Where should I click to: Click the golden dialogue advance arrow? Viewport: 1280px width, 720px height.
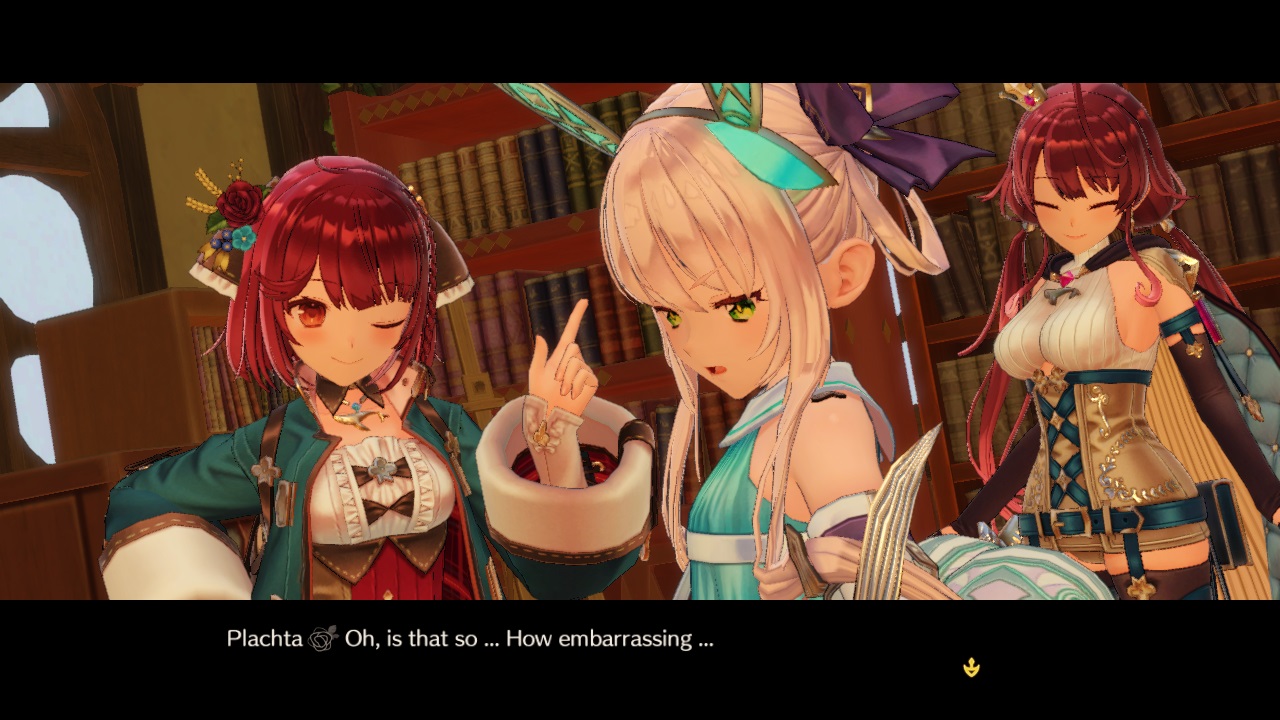(x=971, y=667)
